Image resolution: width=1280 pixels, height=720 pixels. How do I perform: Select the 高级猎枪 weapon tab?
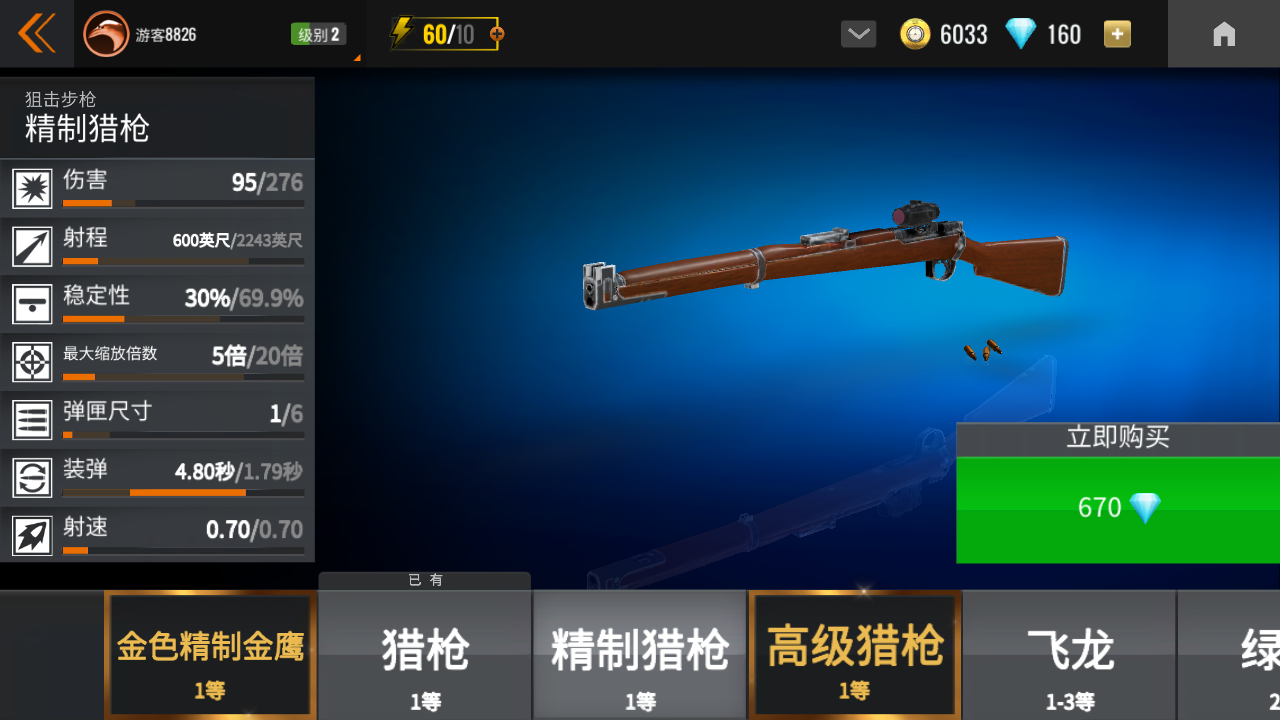(854, 655)
